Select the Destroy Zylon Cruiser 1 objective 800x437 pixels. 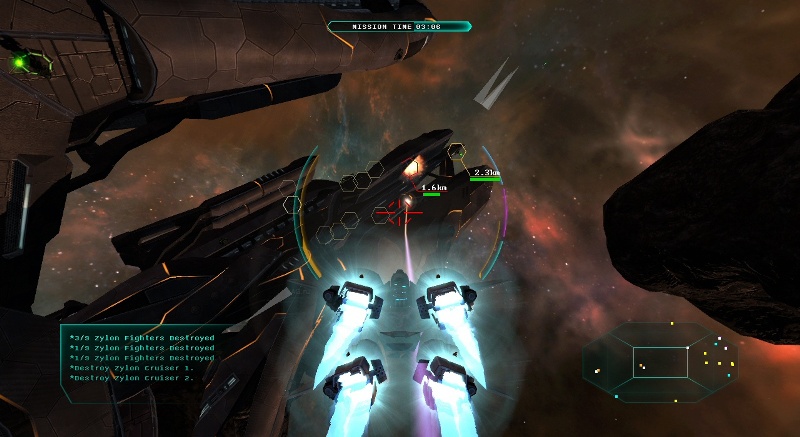(x=129, y=368)
